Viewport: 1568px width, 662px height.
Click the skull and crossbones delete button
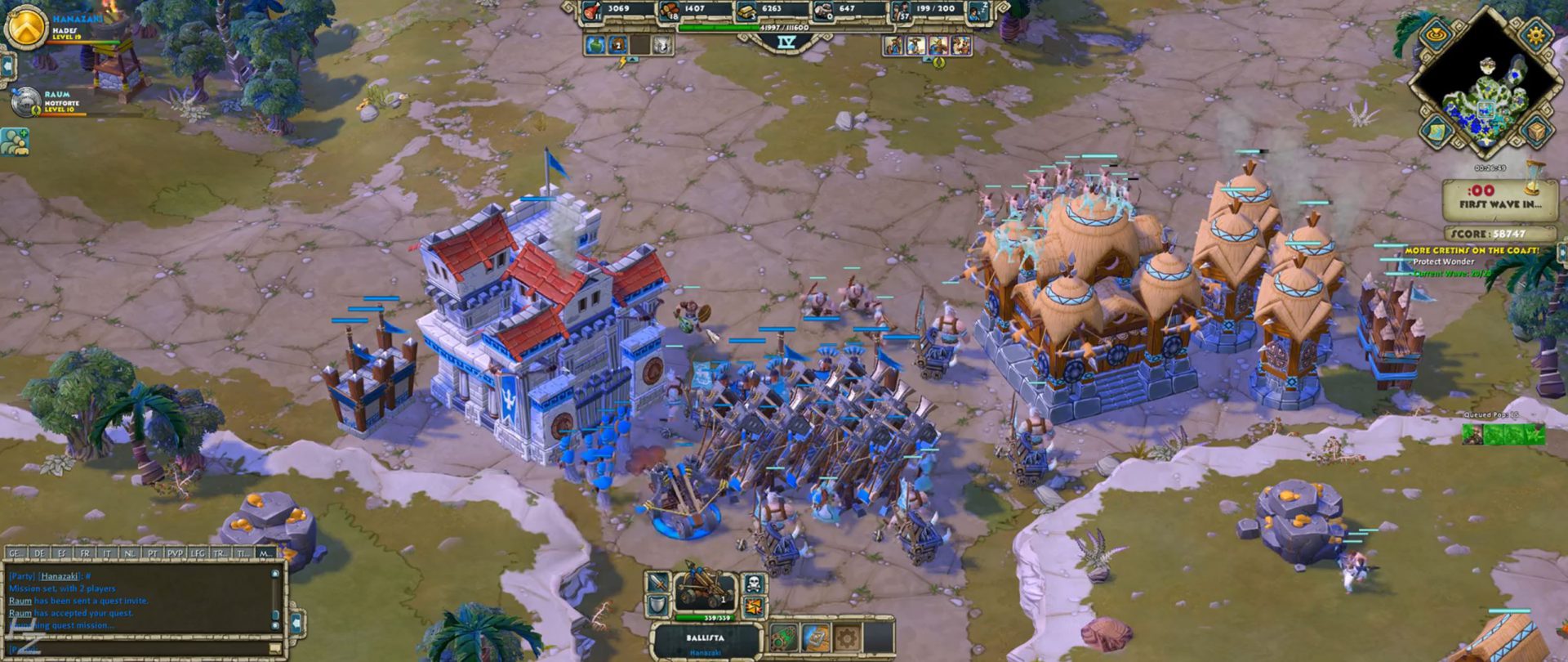pos(753,584)
